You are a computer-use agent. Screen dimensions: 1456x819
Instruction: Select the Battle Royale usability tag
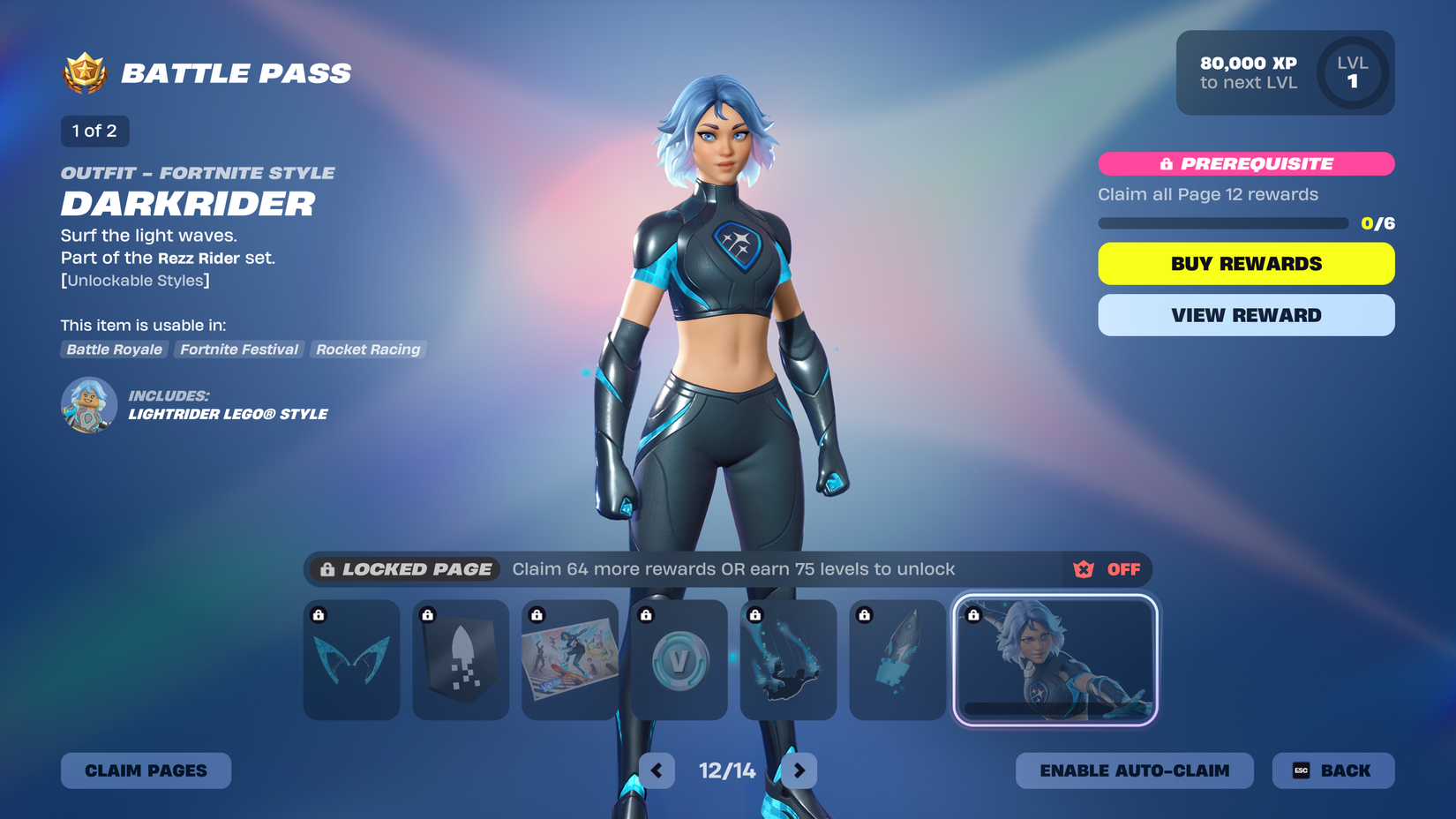click(x=114, y=349)
